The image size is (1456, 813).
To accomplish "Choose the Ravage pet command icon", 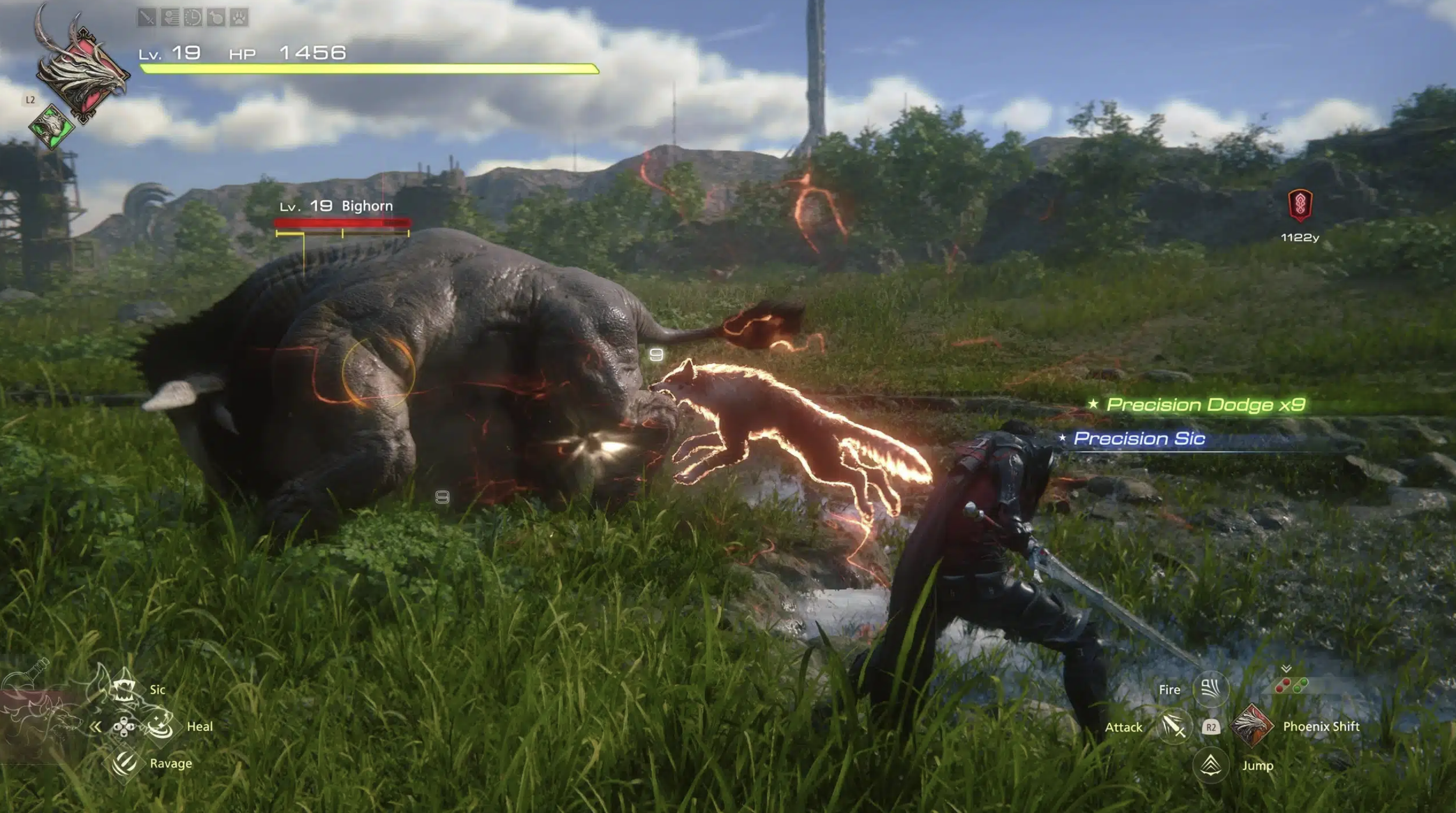I will pyautogui.click(x=124, y=763).
